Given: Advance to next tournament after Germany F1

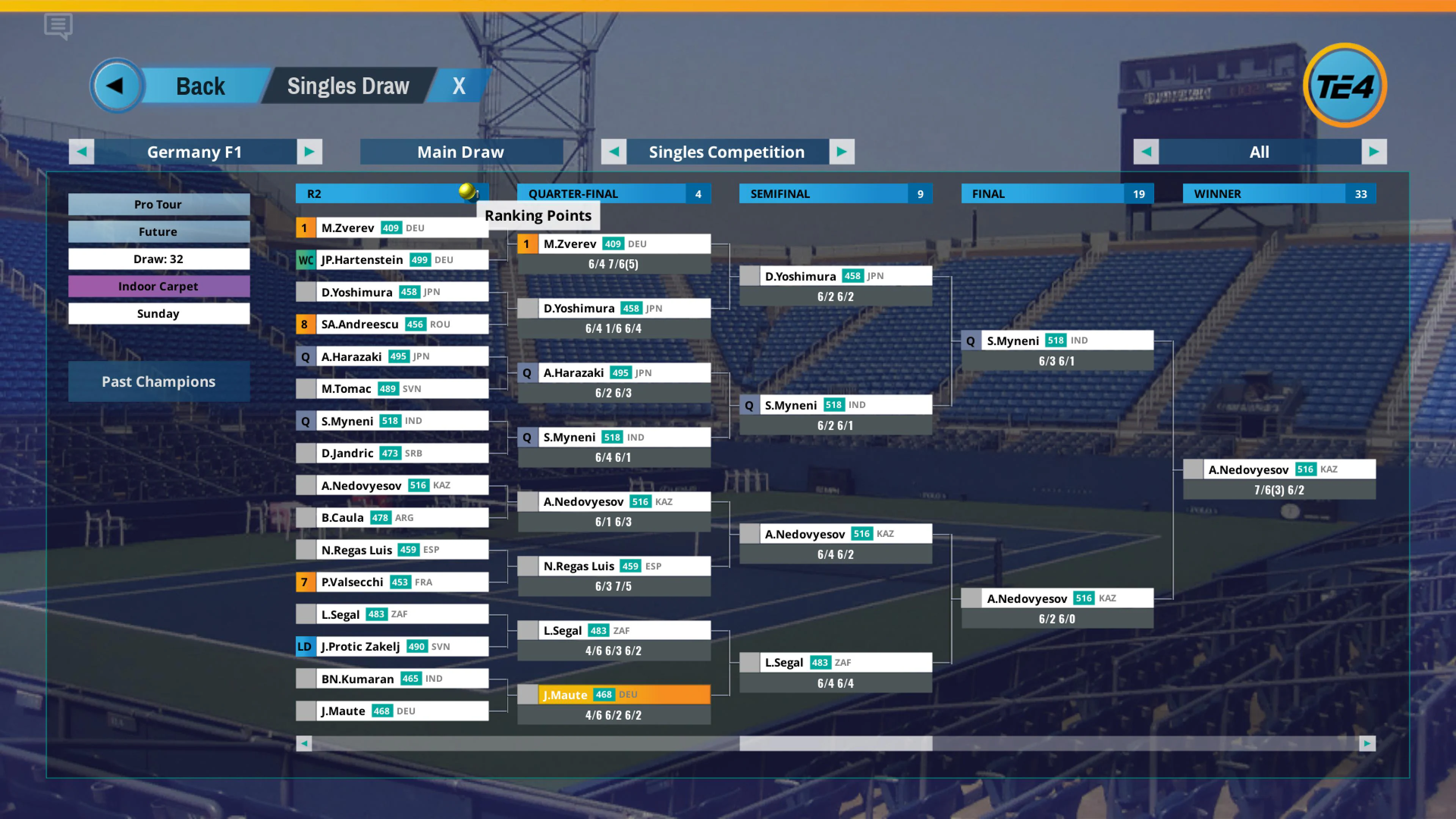Looking at the screenshot, I should [309, 152].
